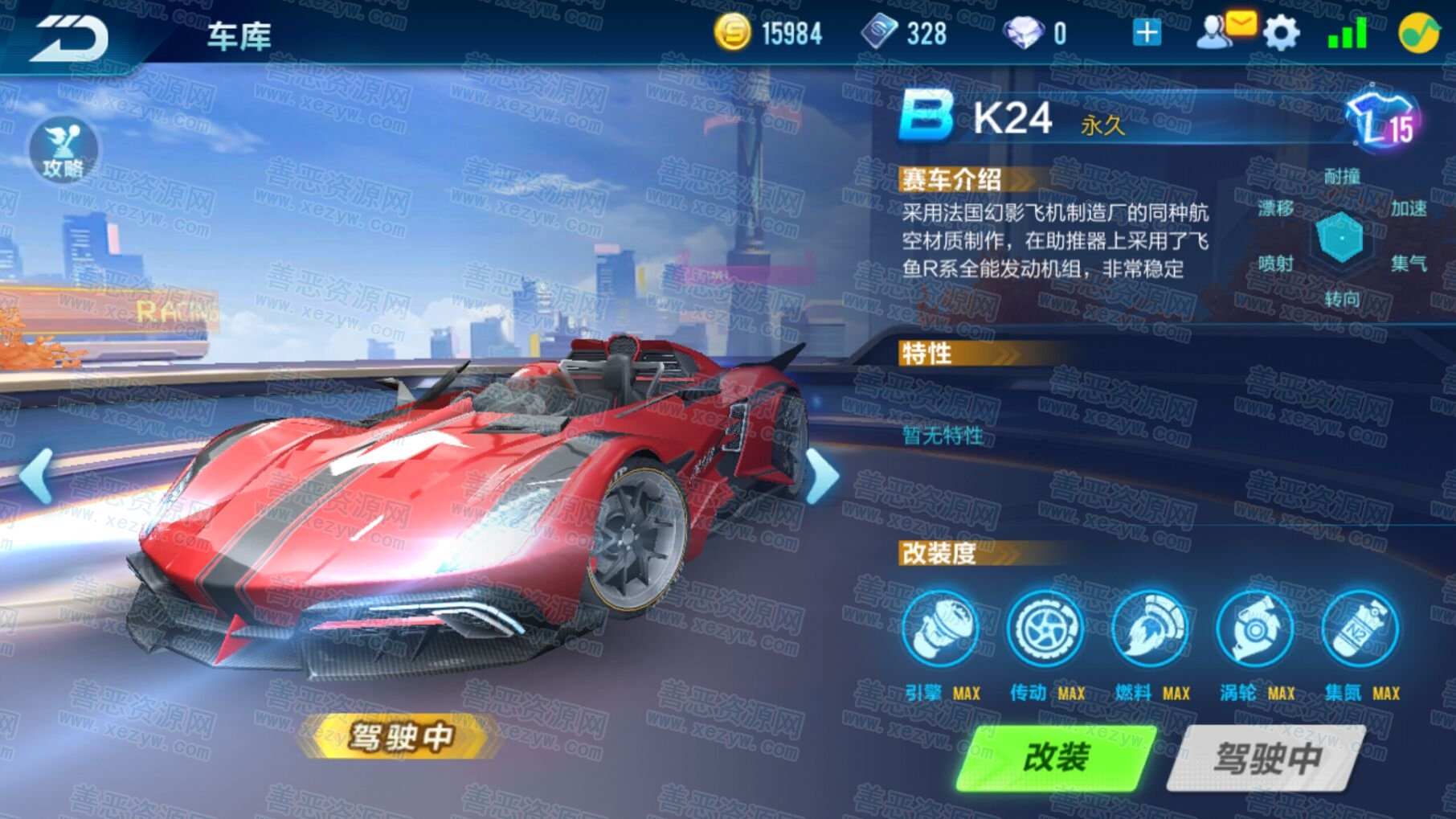
Task: Tap the green 改装 modify button
Action: point(1056,757)
